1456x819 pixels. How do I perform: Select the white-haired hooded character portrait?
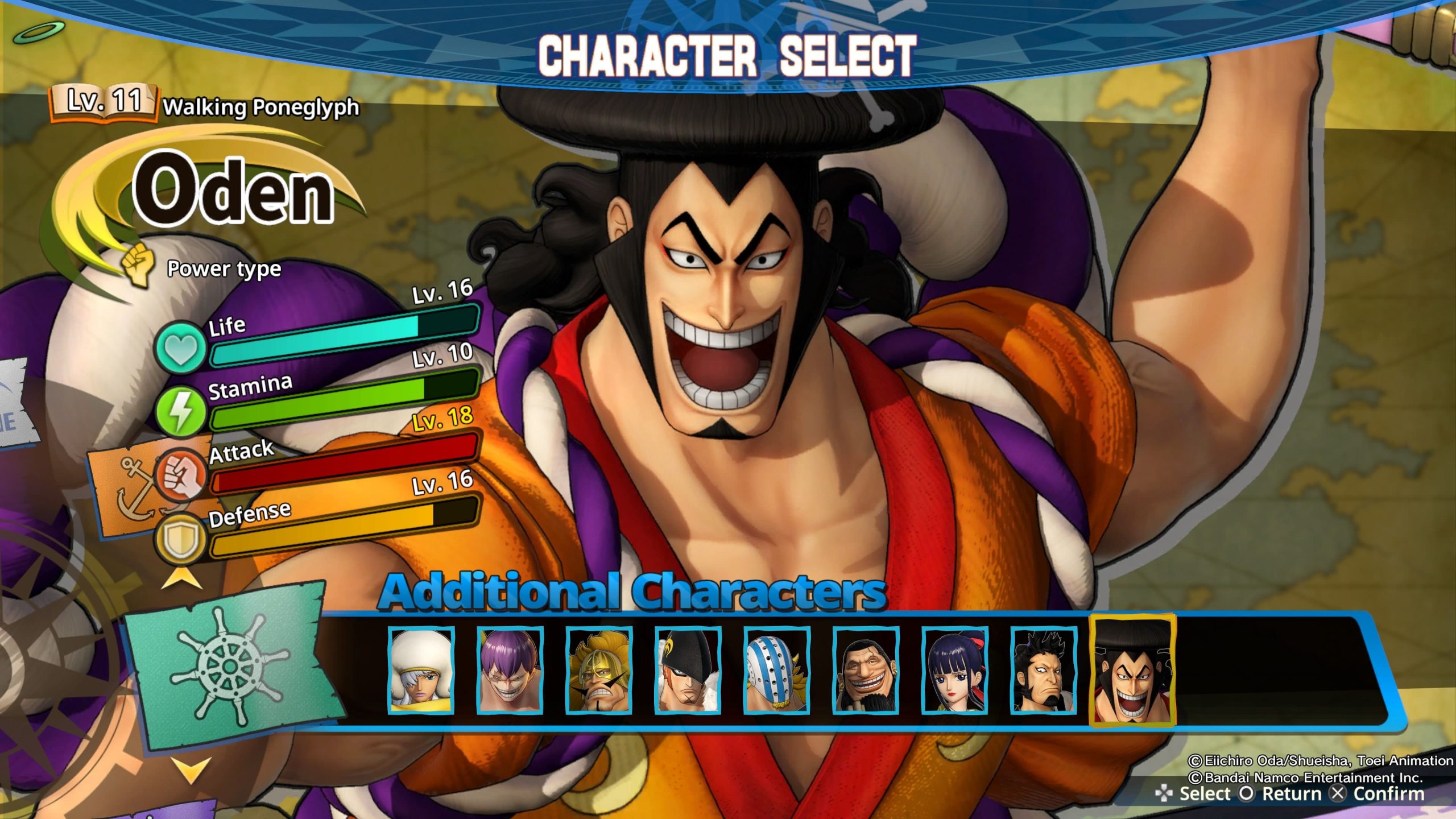coord(421,670)
